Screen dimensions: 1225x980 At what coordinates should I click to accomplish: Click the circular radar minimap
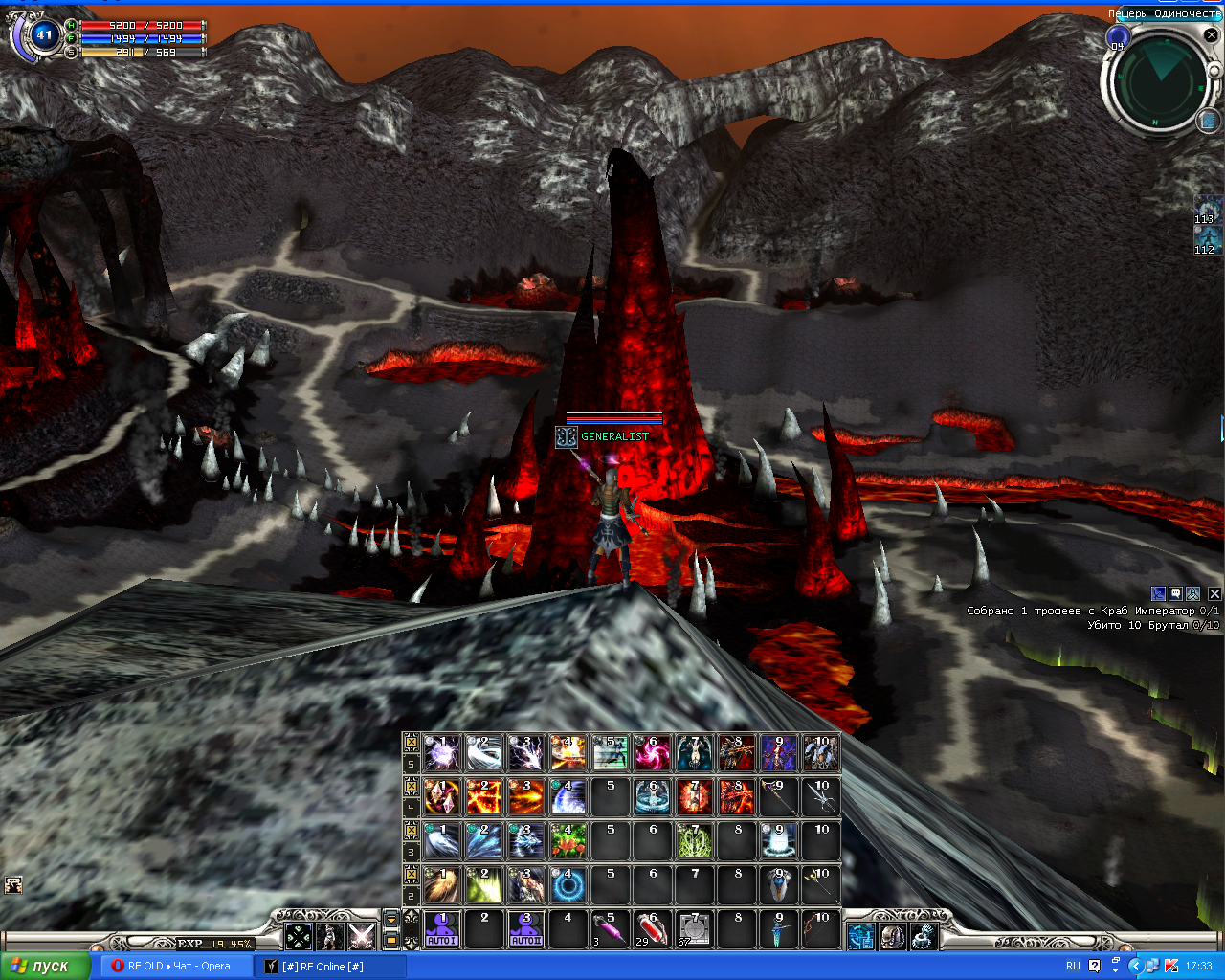(1160, 81)
